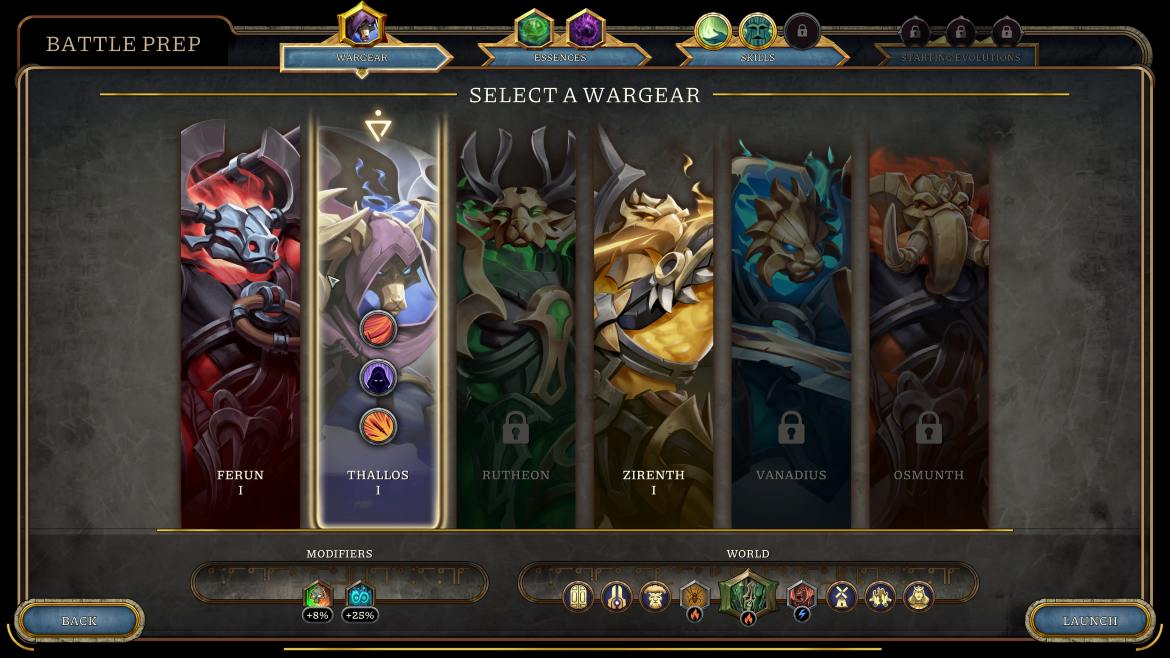Click the Back button
This screenshot has width=1170, height=658.
coord(80,621)
